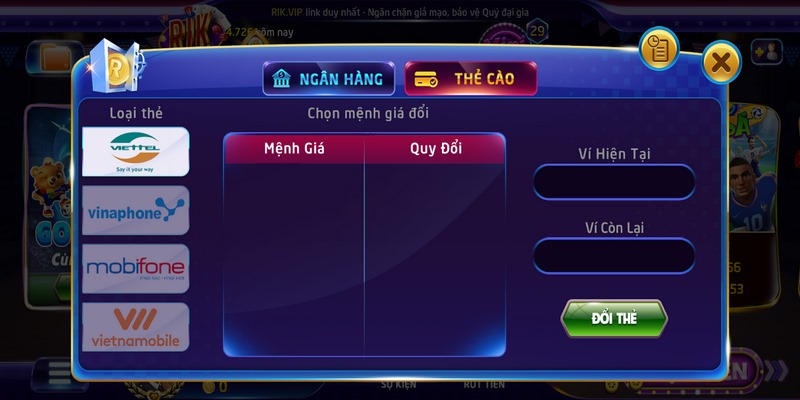Image resolution: width=800 pixels, height=400 pixels.
Task: Select the Thẻ Cào tab
Action: pos(470,79)
